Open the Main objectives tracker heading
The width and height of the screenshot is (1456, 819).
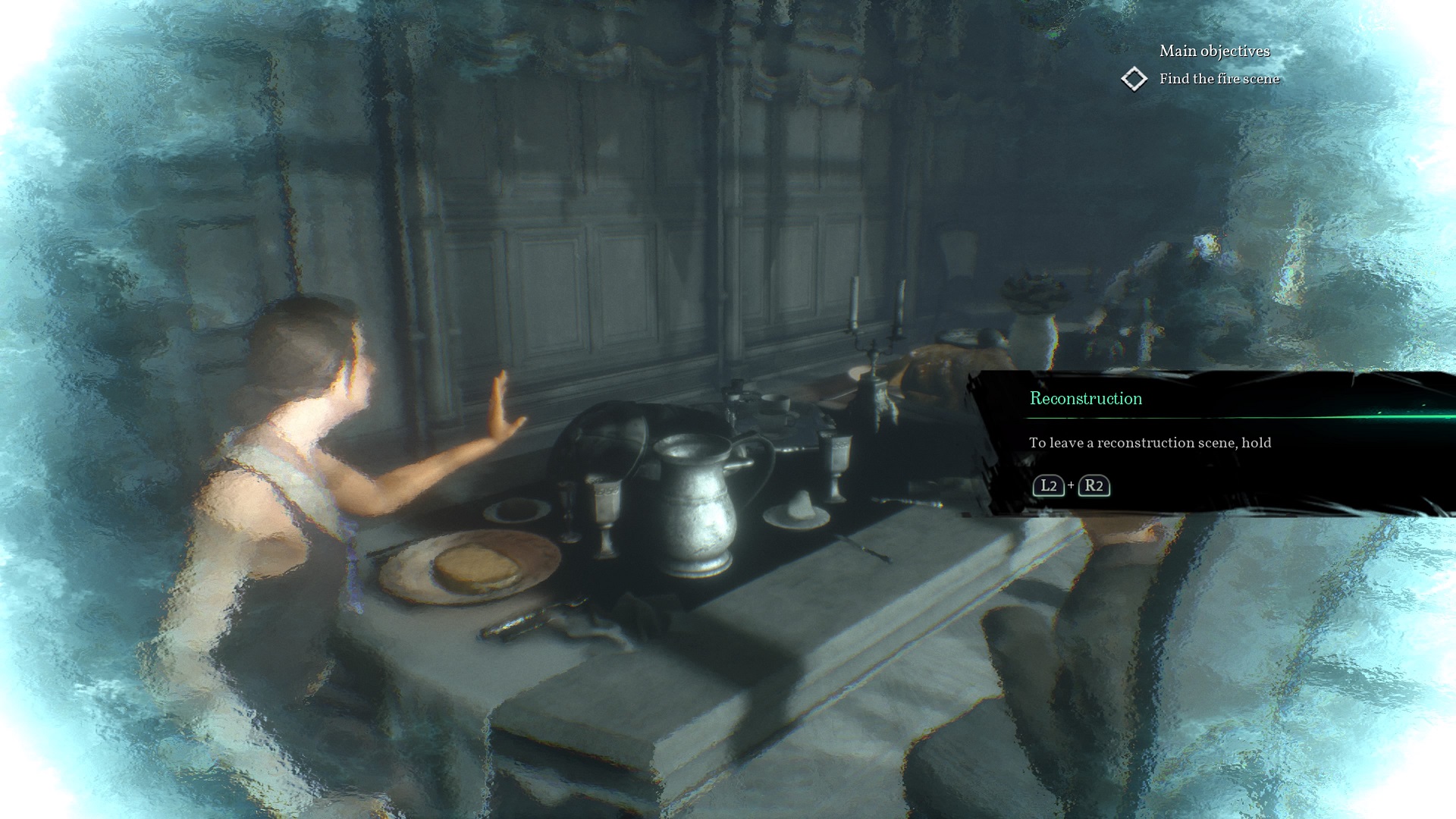click(1214, 51)
